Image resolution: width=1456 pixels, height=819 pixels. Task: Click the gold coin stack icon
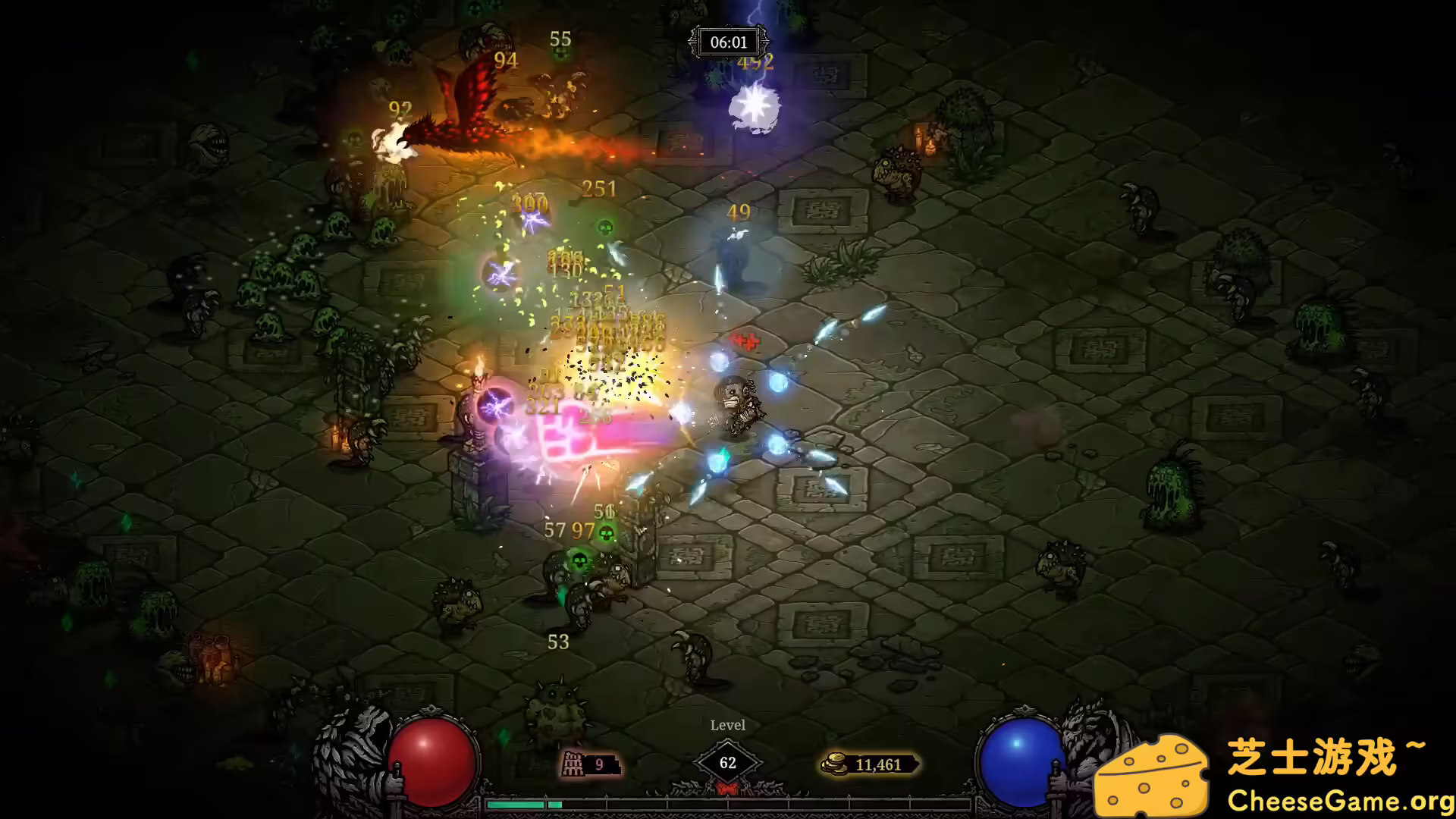834,765
